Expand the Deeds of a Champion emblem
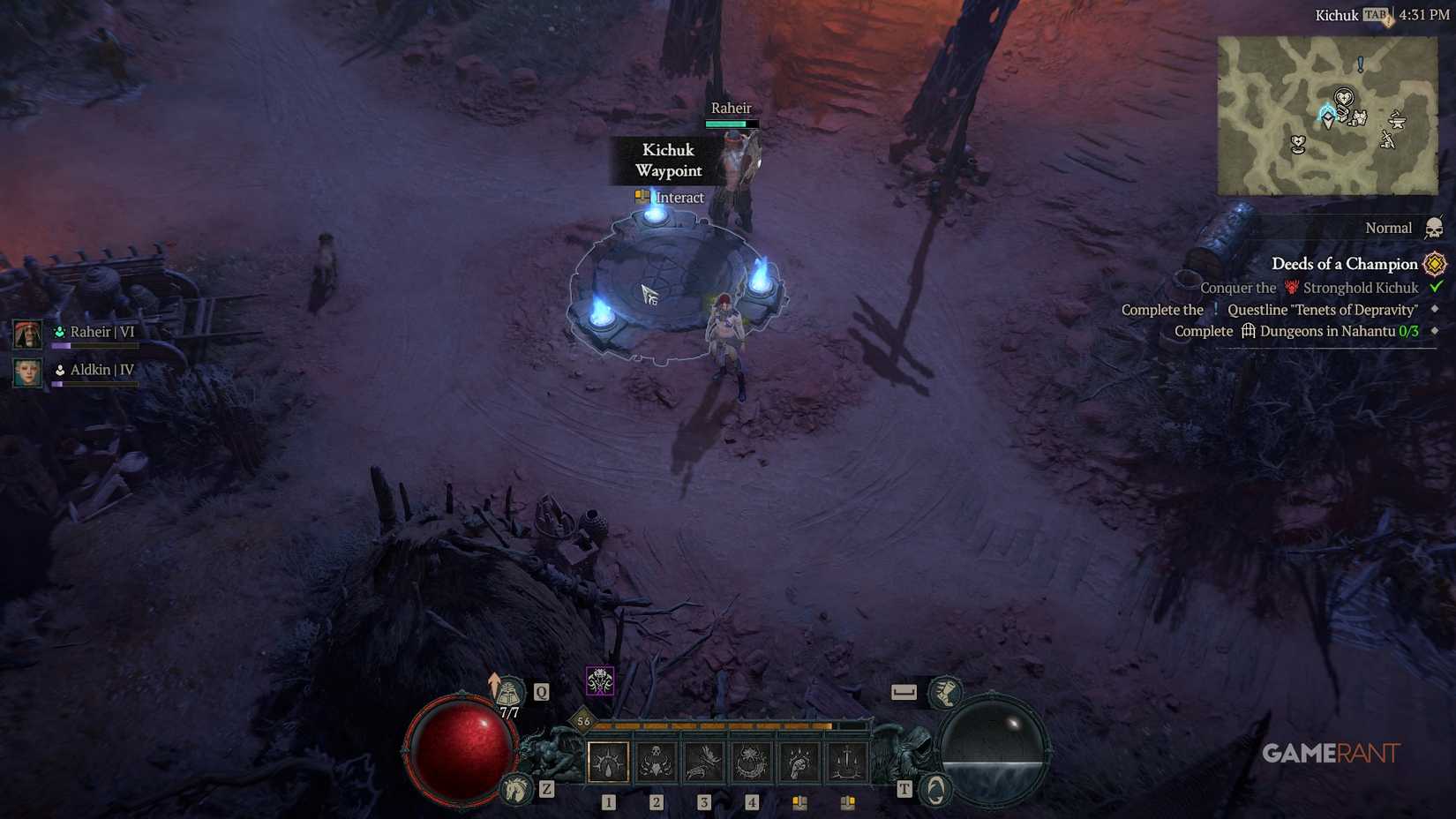The width and height of the screenshot is (1456, 819). pyautogui.click(x=1433, y=263)
